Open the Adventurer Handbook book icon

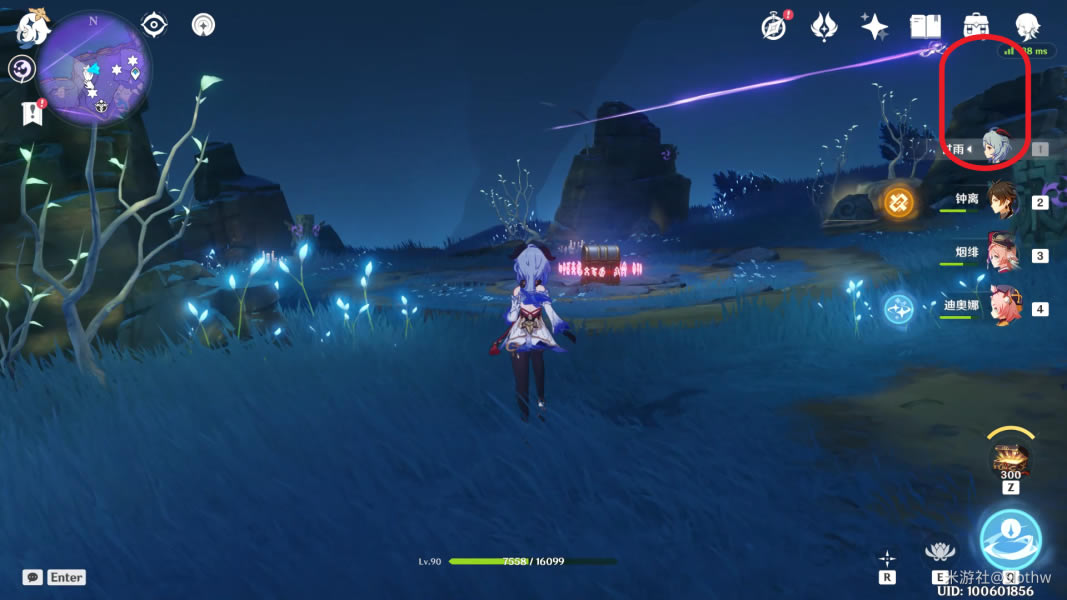click(925, 27)
